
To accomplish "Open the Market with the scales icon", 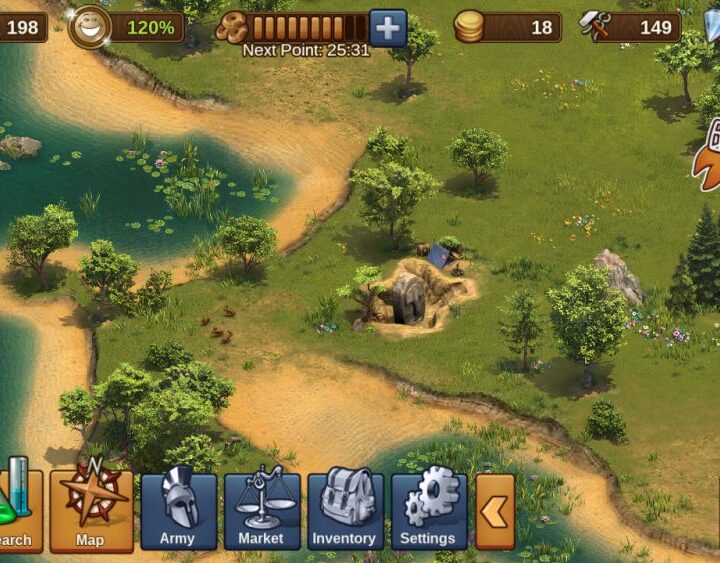I will pyautogui.click(x=261, y=510).
